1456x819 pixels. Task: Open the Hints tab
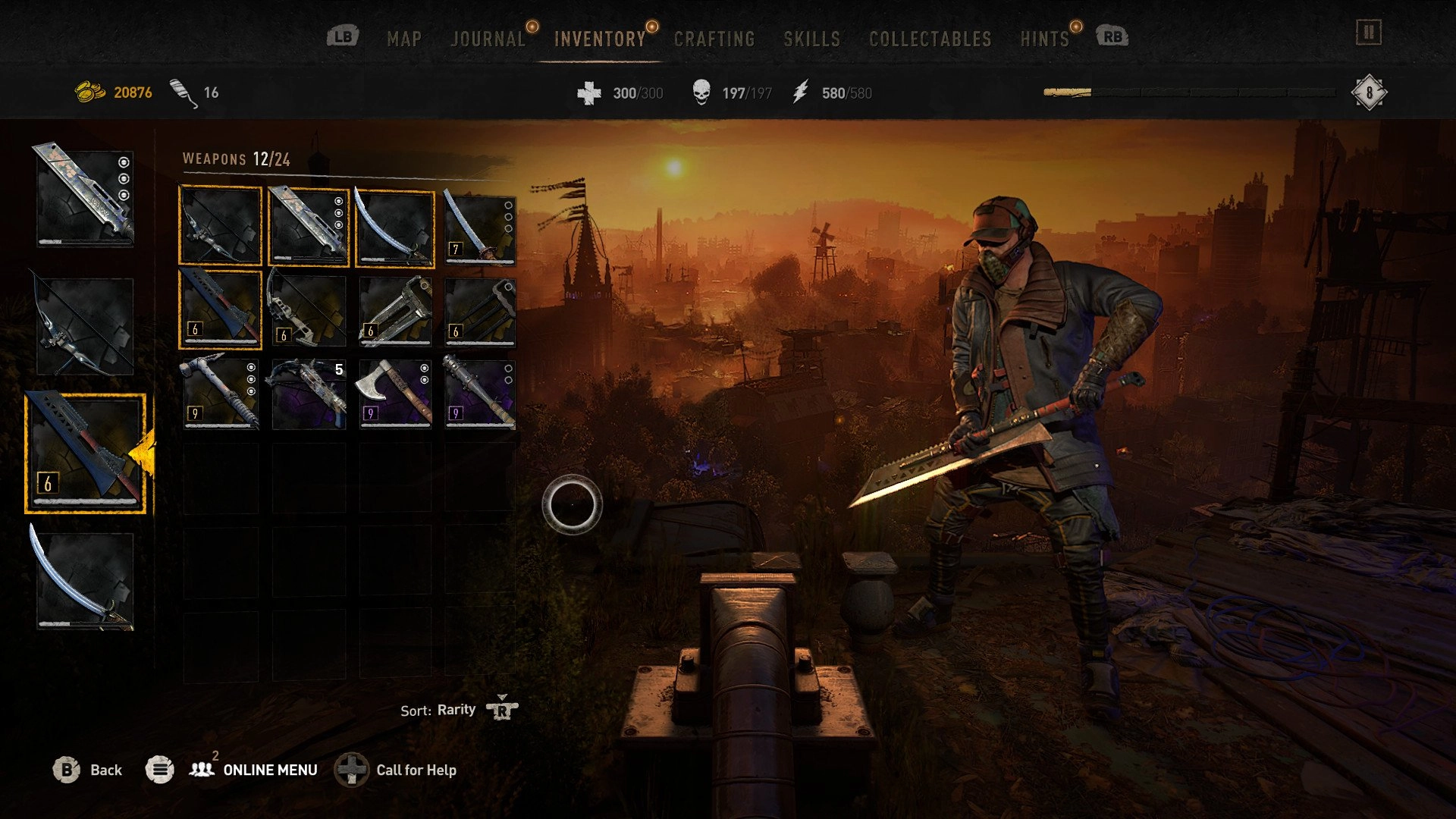[x=1044, y=39]
